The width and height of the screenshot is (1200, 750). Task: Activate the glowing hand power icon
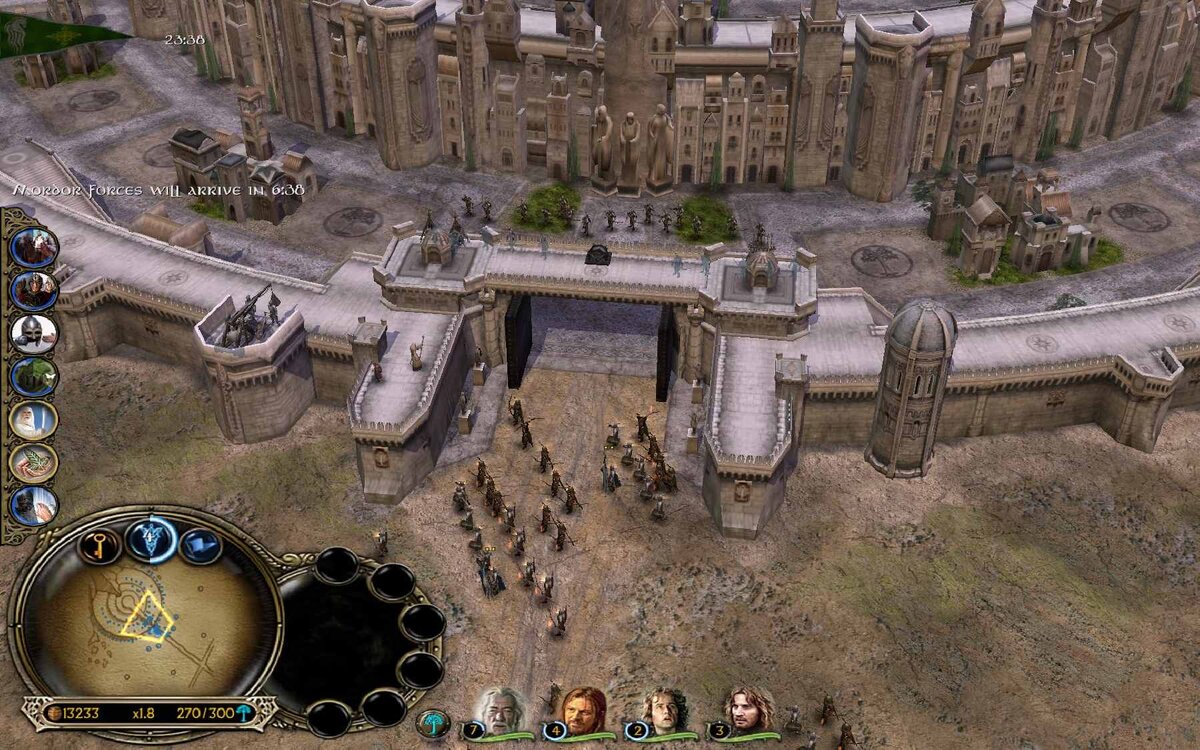tap(34, 506)
